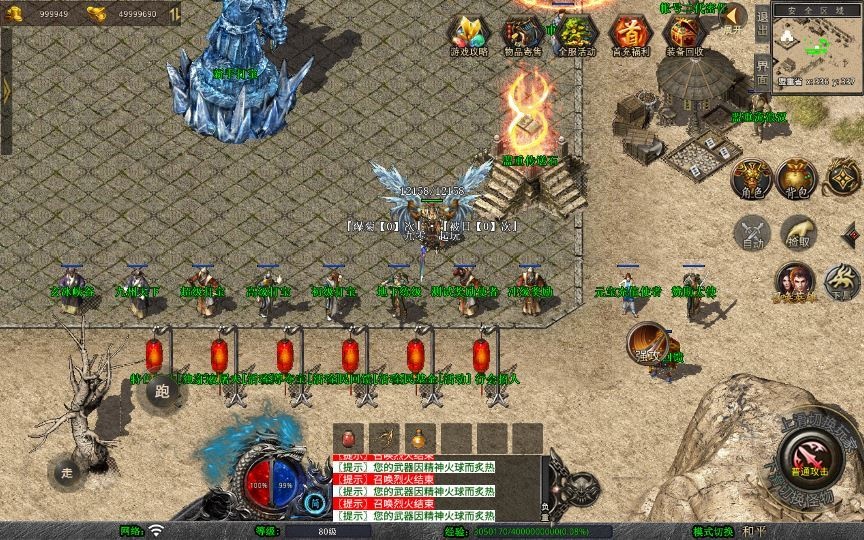
Task: Activate the 拾取 pickup button
Action: point(797,233)
